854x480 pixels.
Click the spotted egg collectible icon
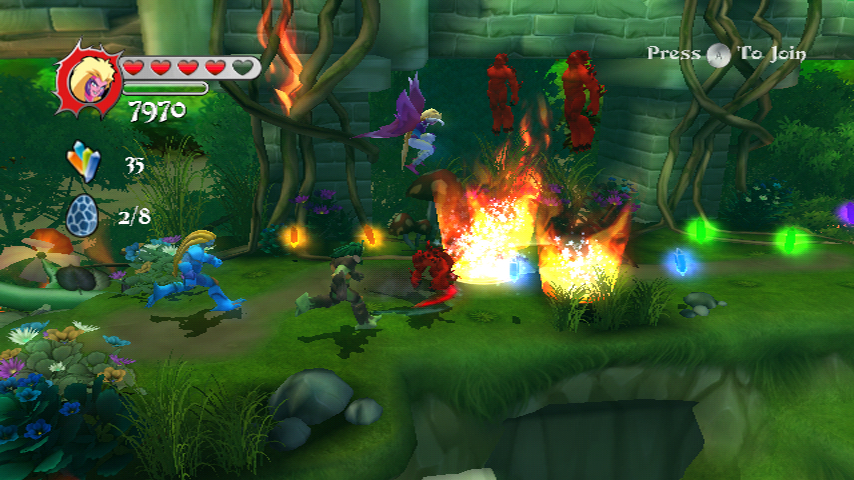tap(84, 214)
